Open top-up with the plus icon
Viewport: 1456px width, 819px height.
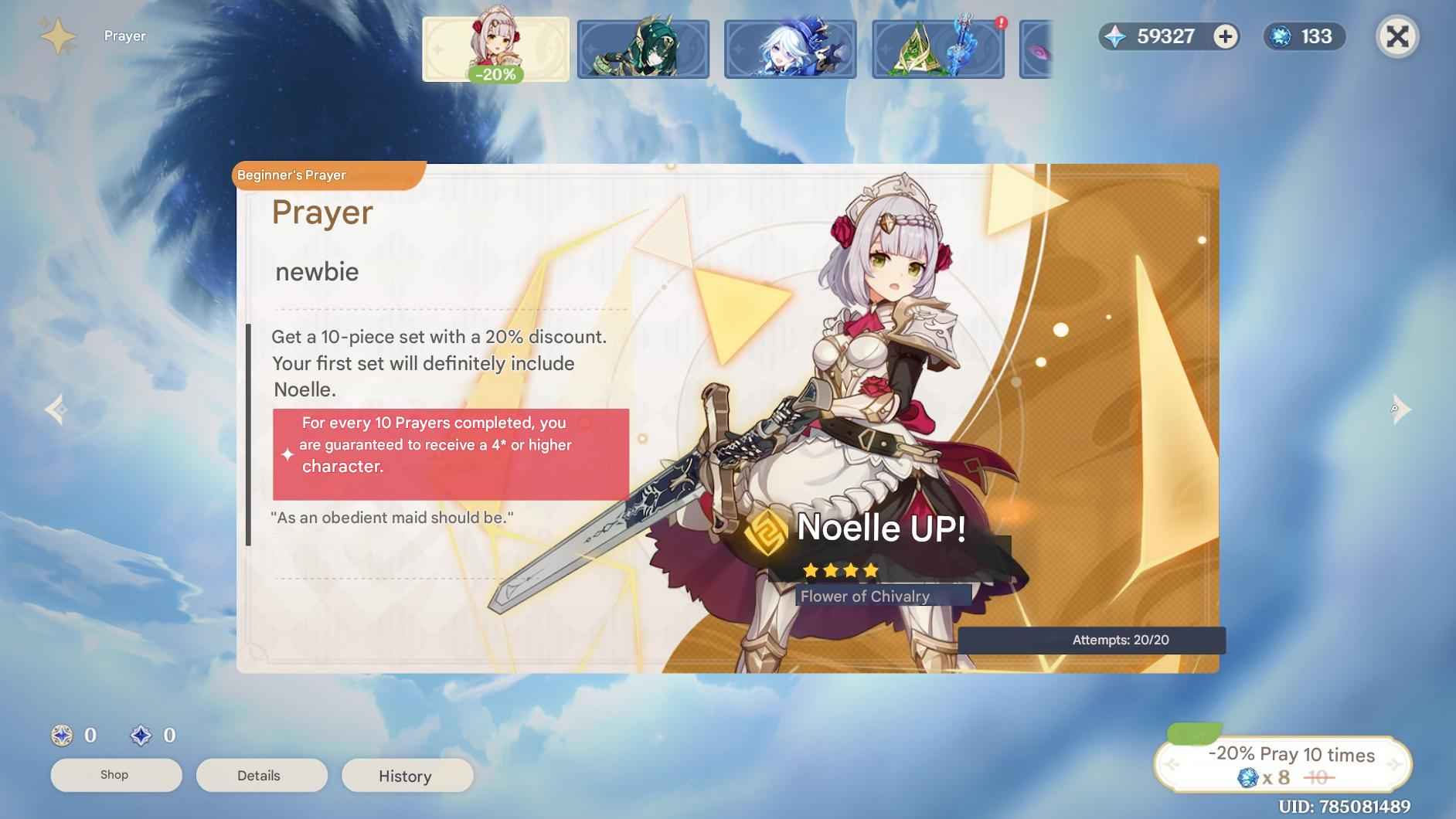[x=1224, y=36]
